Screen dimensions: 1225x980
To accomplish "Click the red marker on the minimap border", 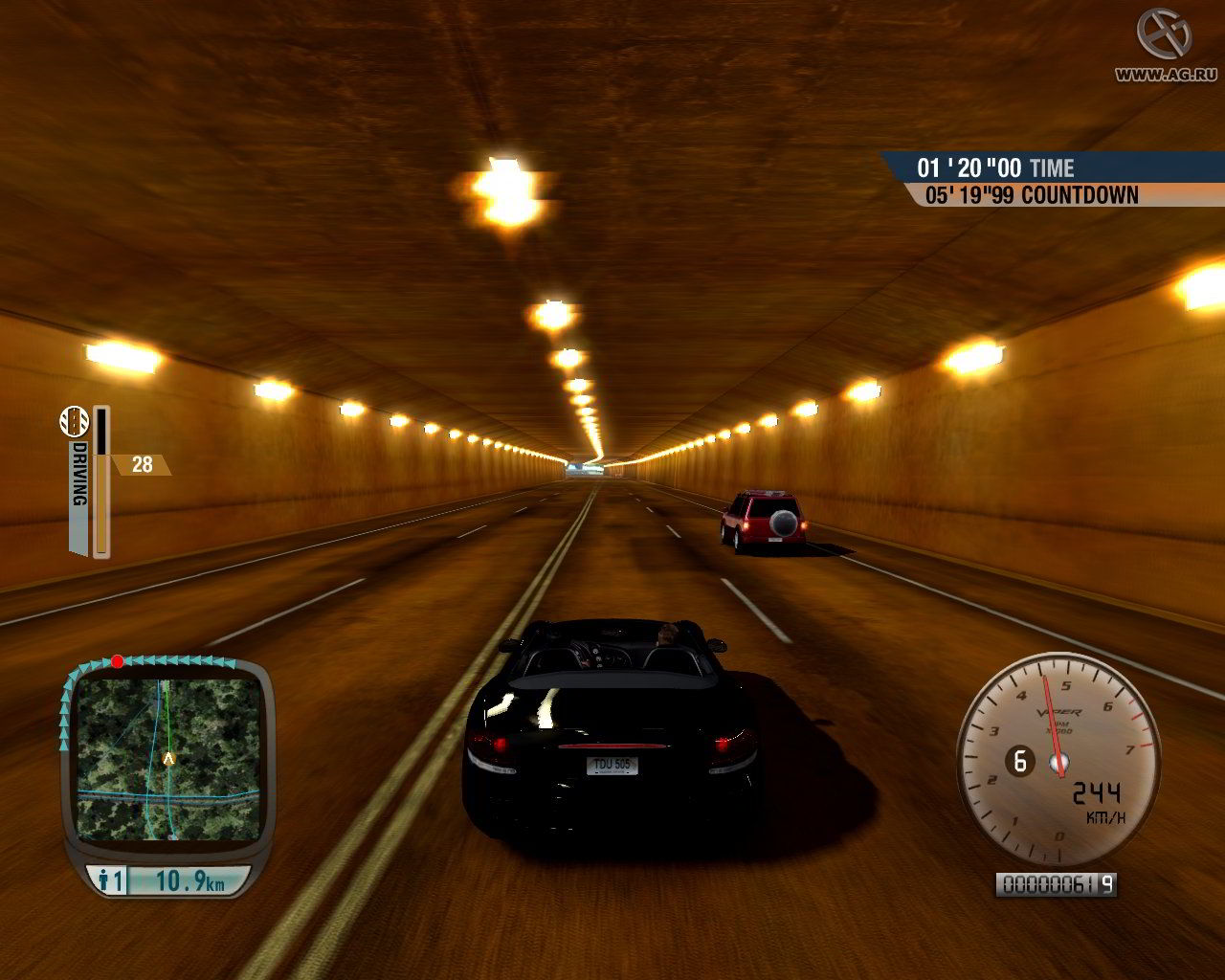I will click(x=117, y=661).
